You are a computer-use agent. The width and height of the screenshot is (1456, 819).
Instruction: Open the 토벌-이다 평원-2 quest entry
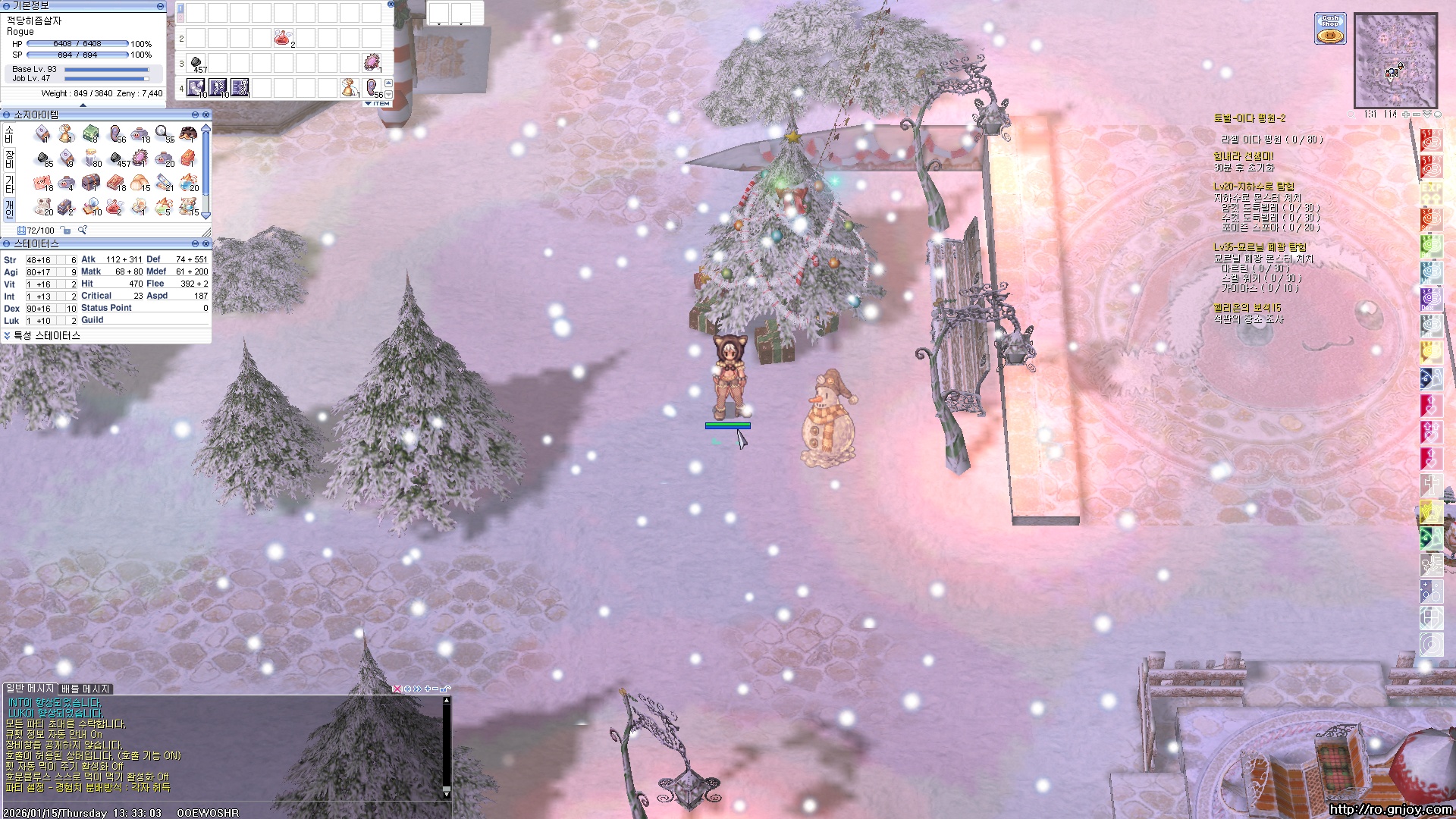click(x=1249, y=118)
